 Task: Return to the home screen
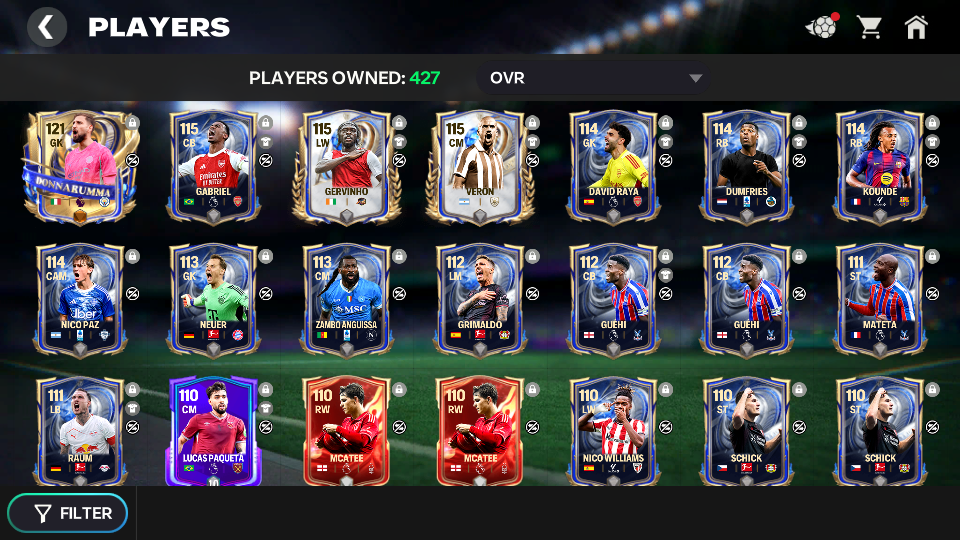(916, 27)
